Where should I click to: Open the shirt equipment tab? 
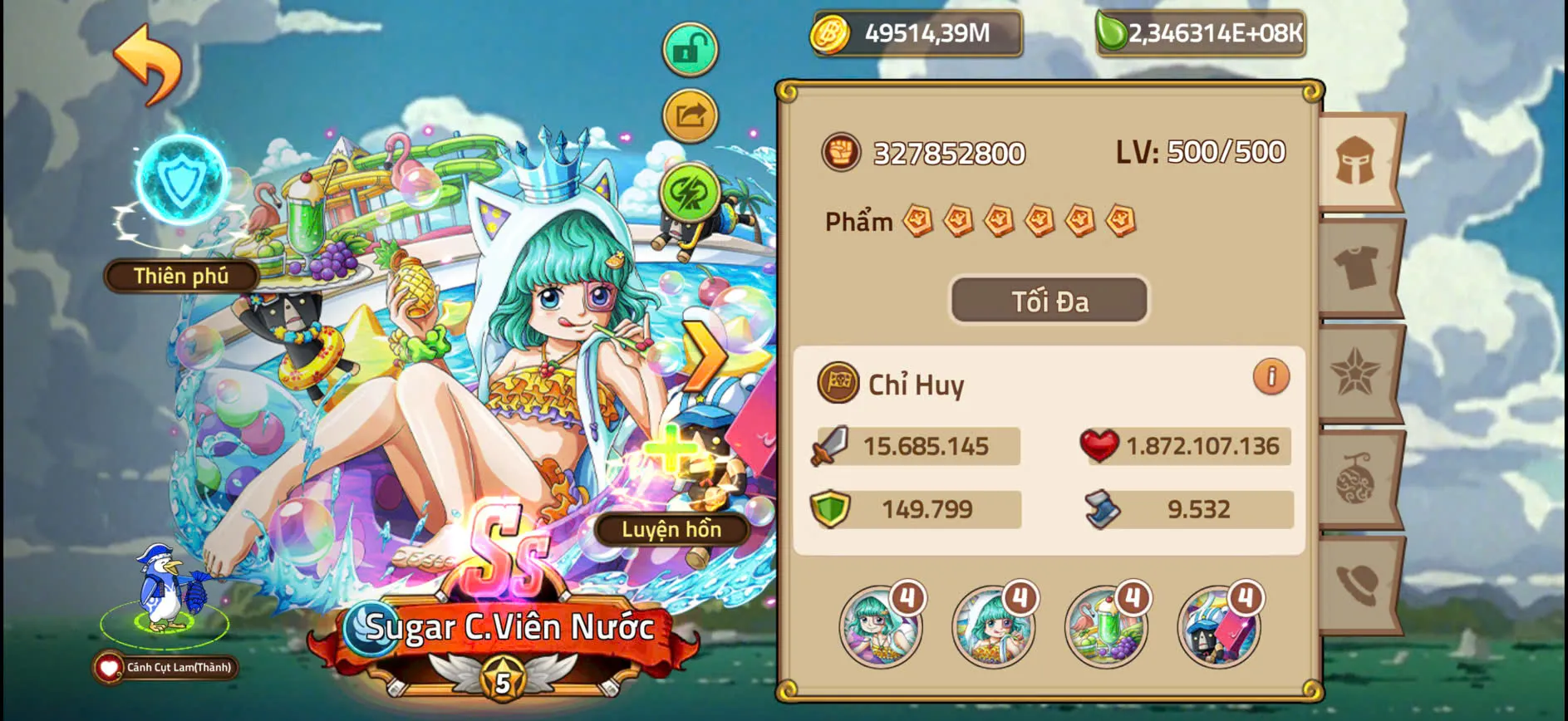click(x=1357, y=267)
